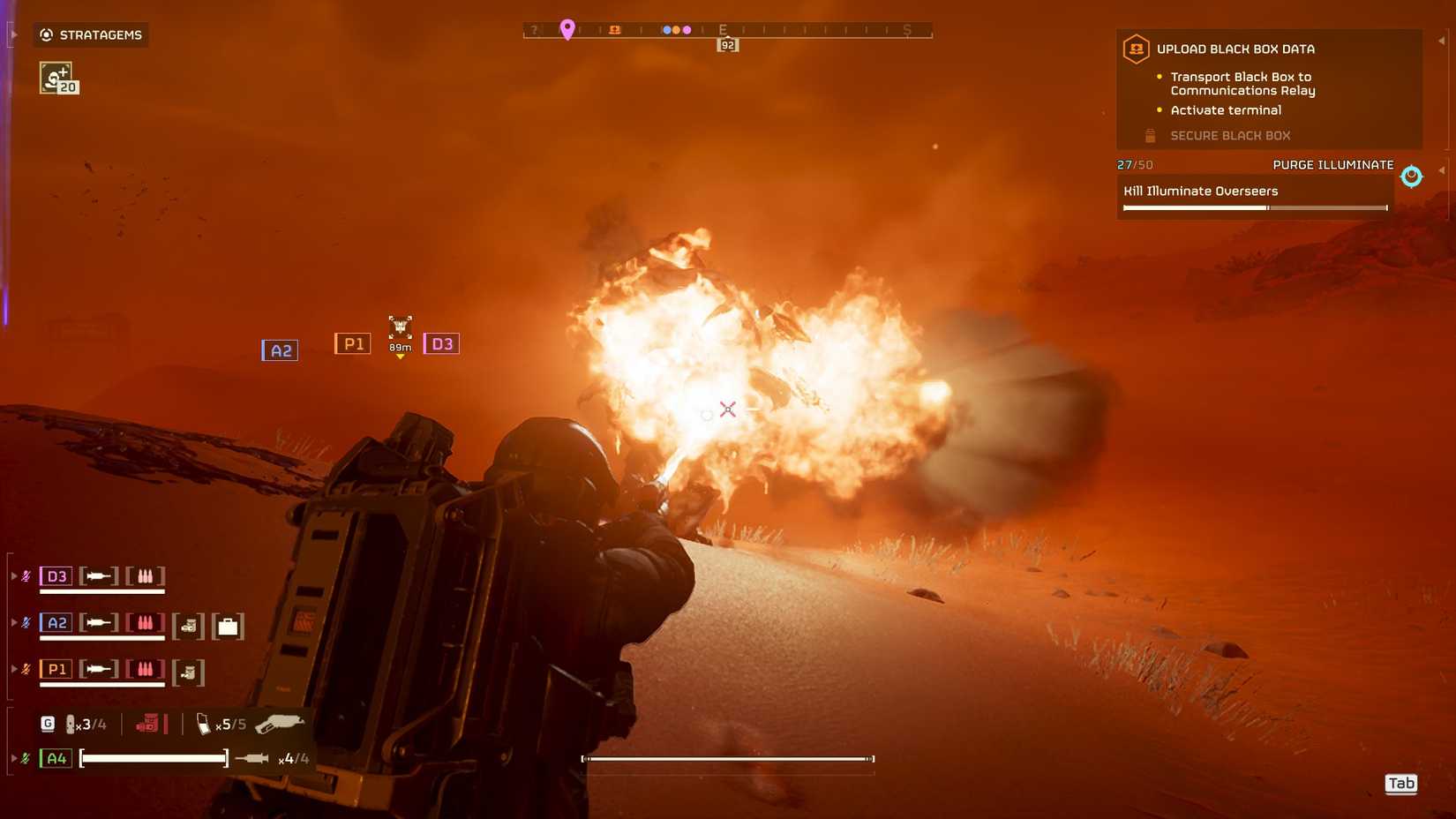The width and height of the screenshot is (1456, 819).
Task: Toggle A2's voice chat mute icon
Action: click(26, 620)
